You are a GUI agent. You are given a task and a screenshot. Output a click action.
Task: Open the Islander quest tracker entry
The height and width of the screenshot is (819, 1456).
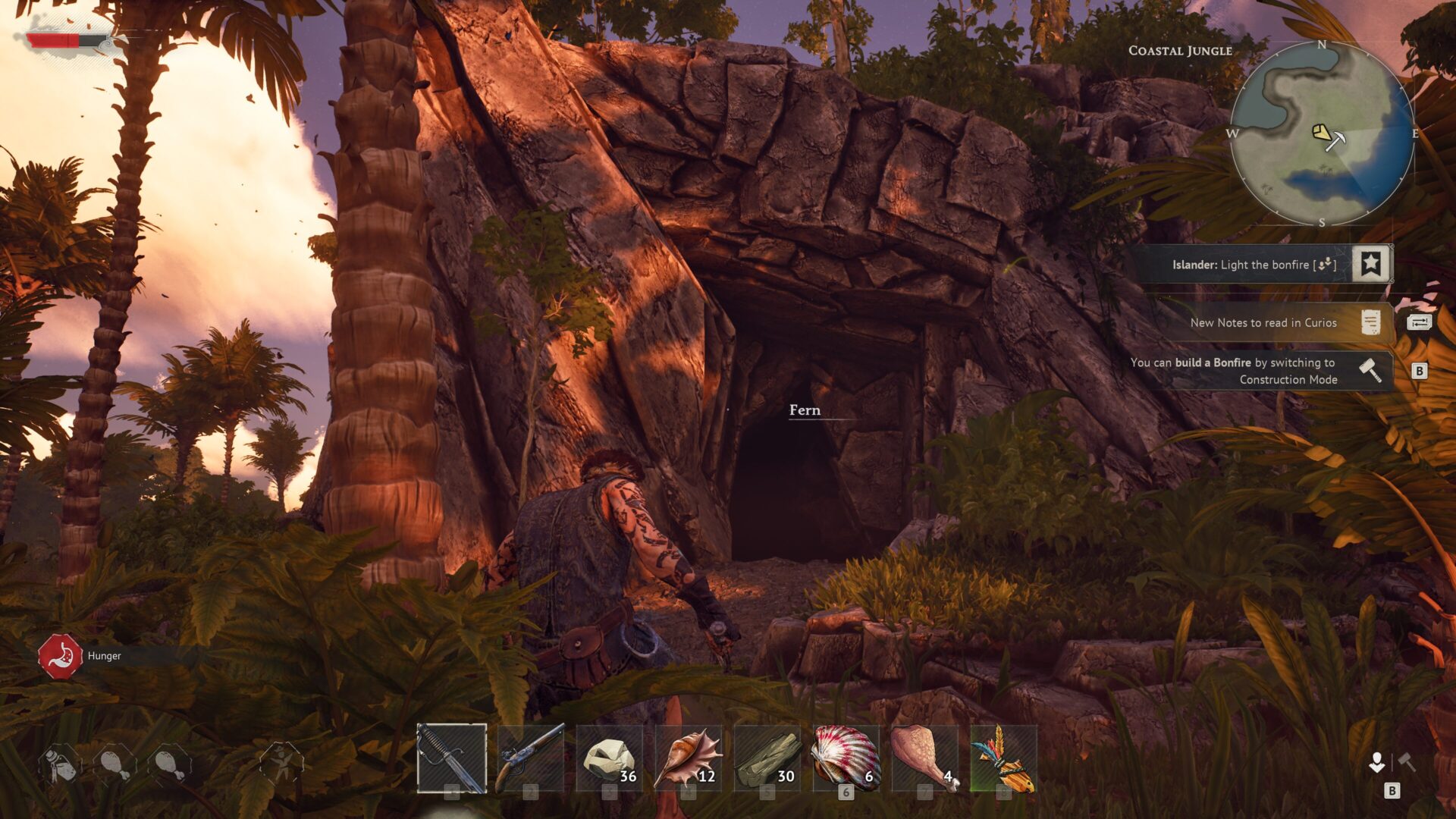[x=1253, y=265]
